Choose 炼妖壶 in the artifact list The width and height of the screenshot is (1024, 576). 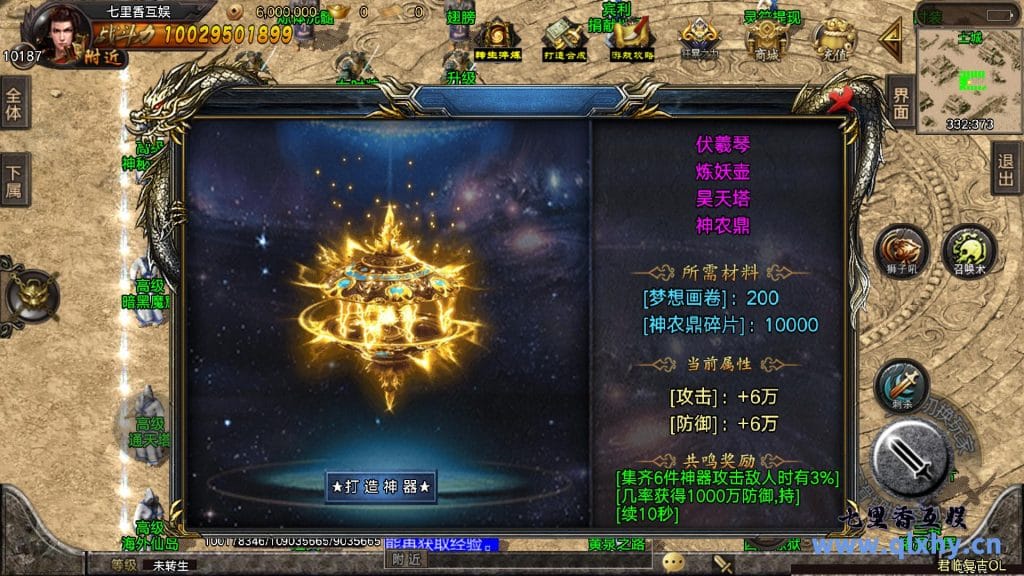click(x=723, y=172)
